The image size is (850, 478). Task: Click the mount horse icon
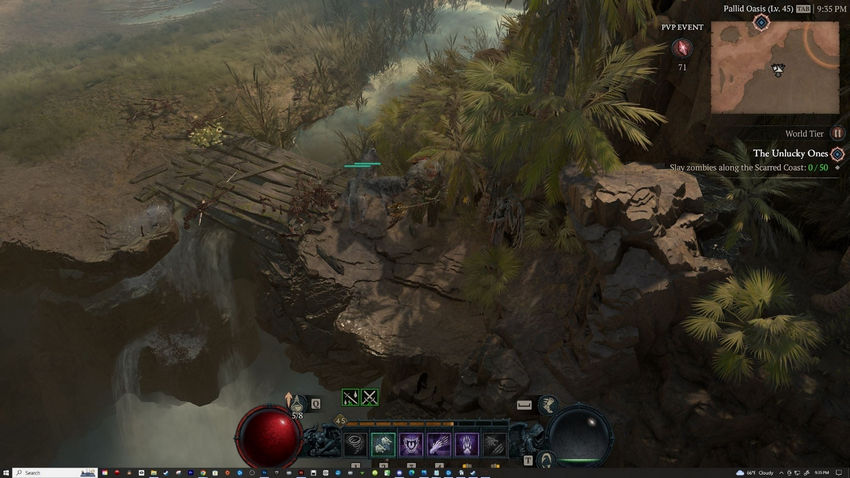(547, 404)
